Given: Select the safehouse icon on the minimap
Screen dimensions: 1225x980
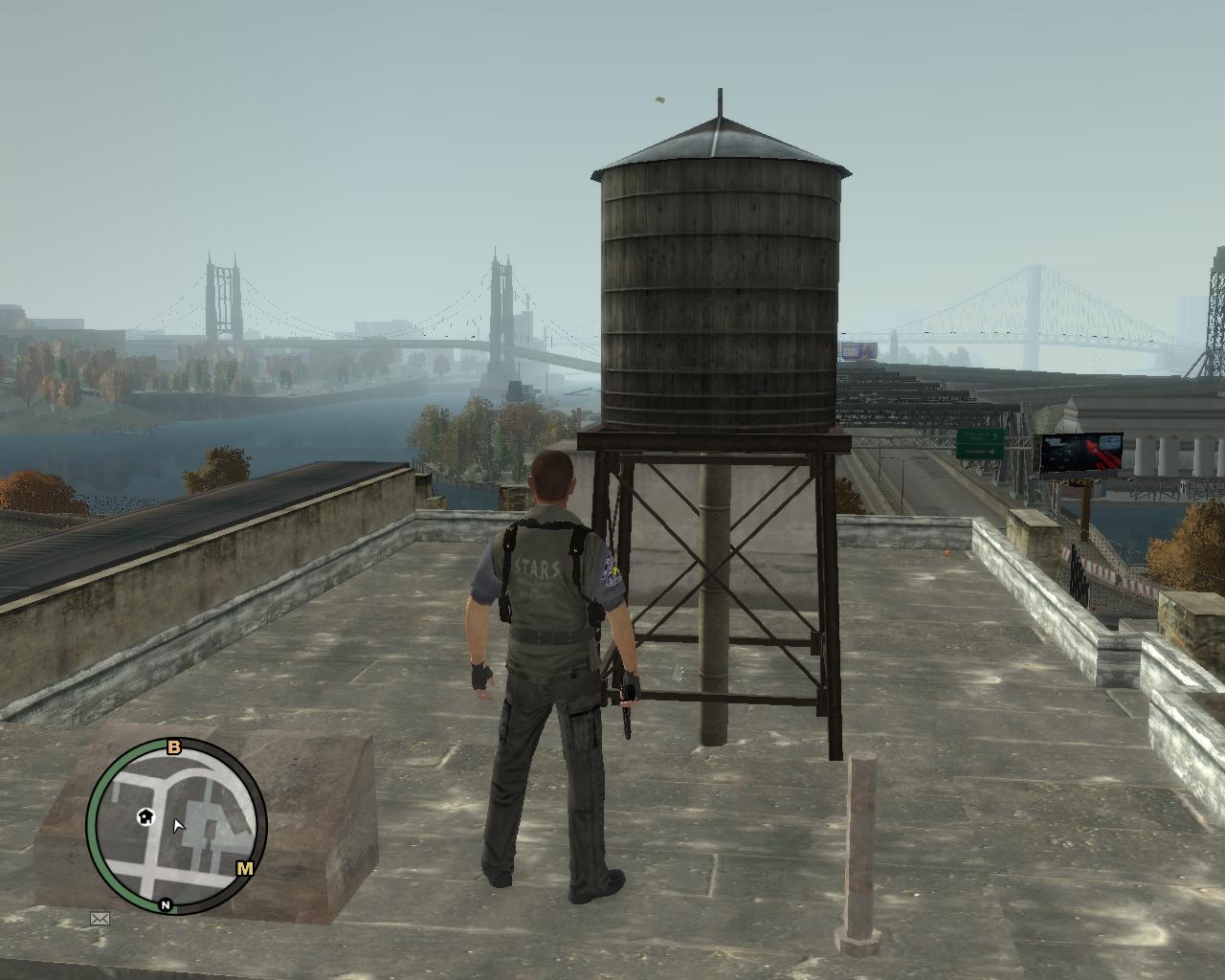Looking at the screenshot, I should [145, 816].
